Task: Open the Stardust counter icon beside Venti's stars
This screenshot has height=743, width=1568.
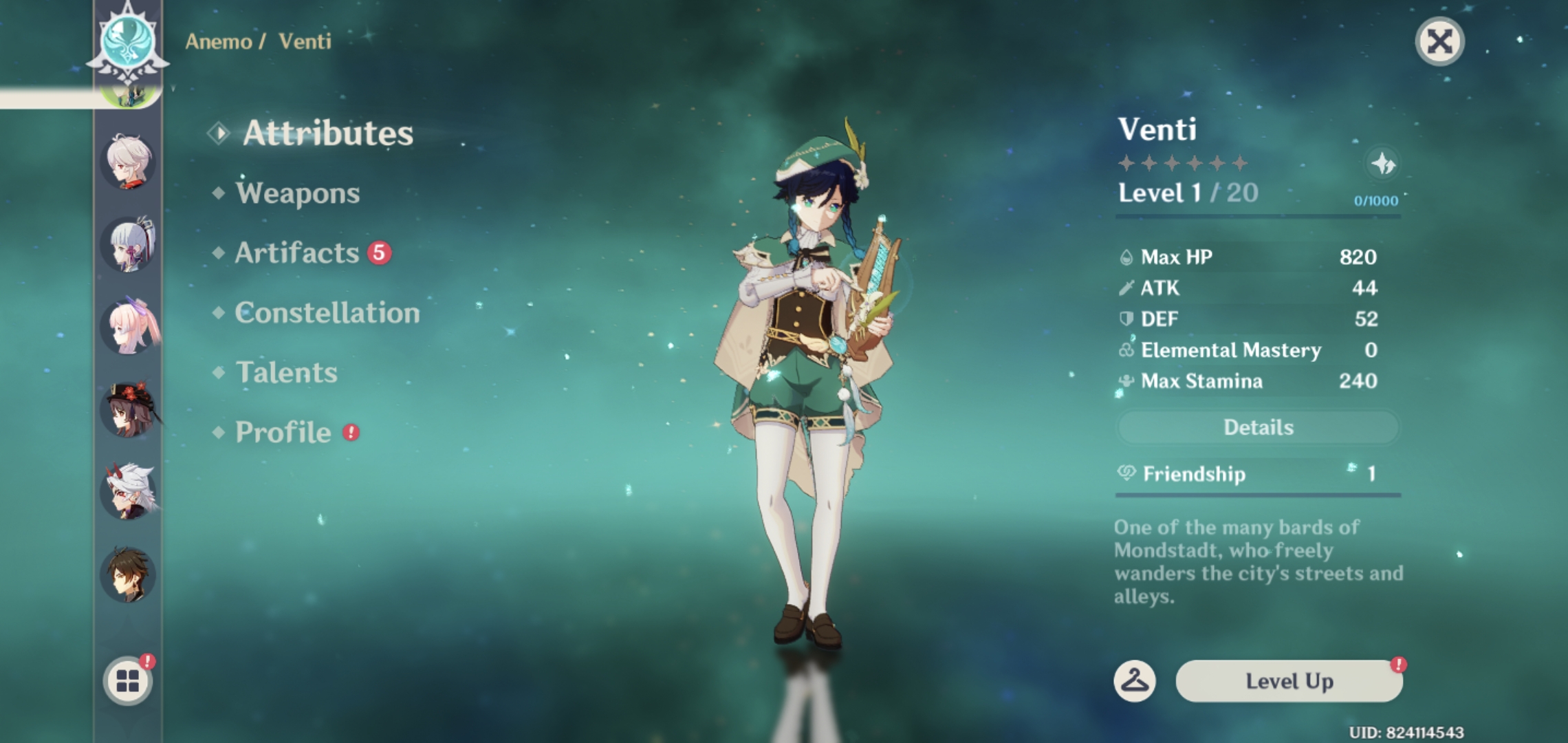Action: (1387, 165)
